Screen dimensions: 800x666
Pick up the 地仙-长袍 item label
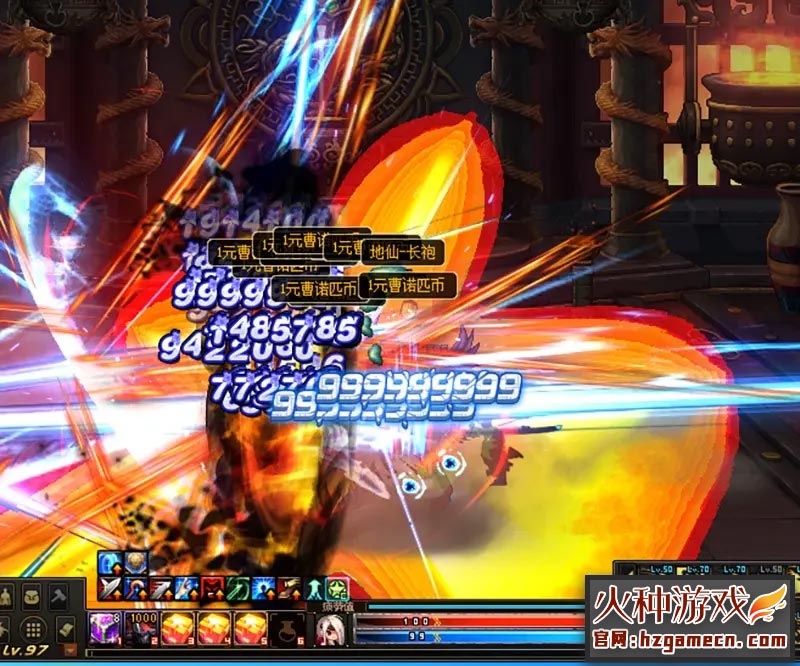point(402,253)
